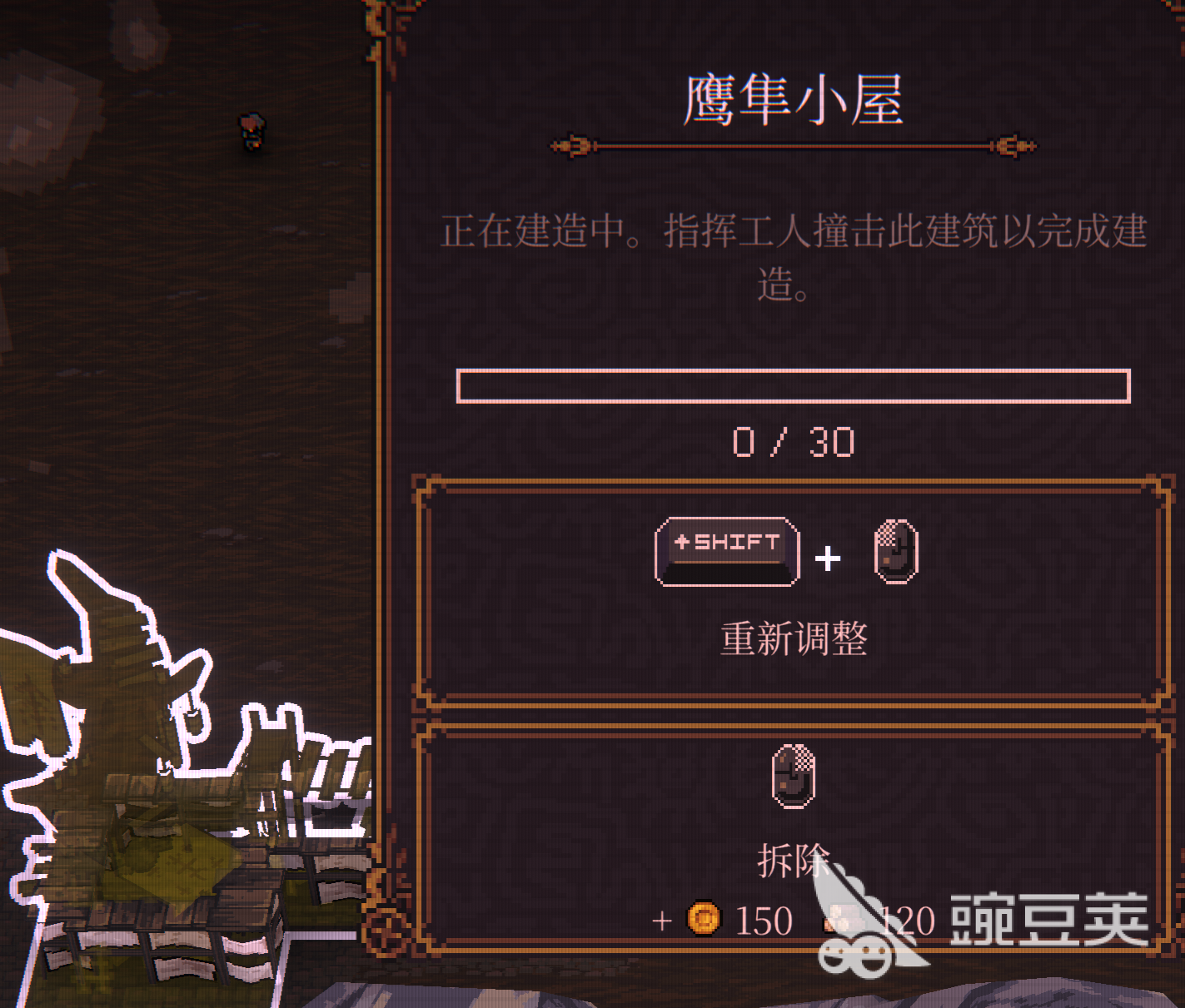Click the mouse icon beside the Shift key
The width and height of the screenshot is (1185, 1008).
pyautogui.click(x=894, y=552)
